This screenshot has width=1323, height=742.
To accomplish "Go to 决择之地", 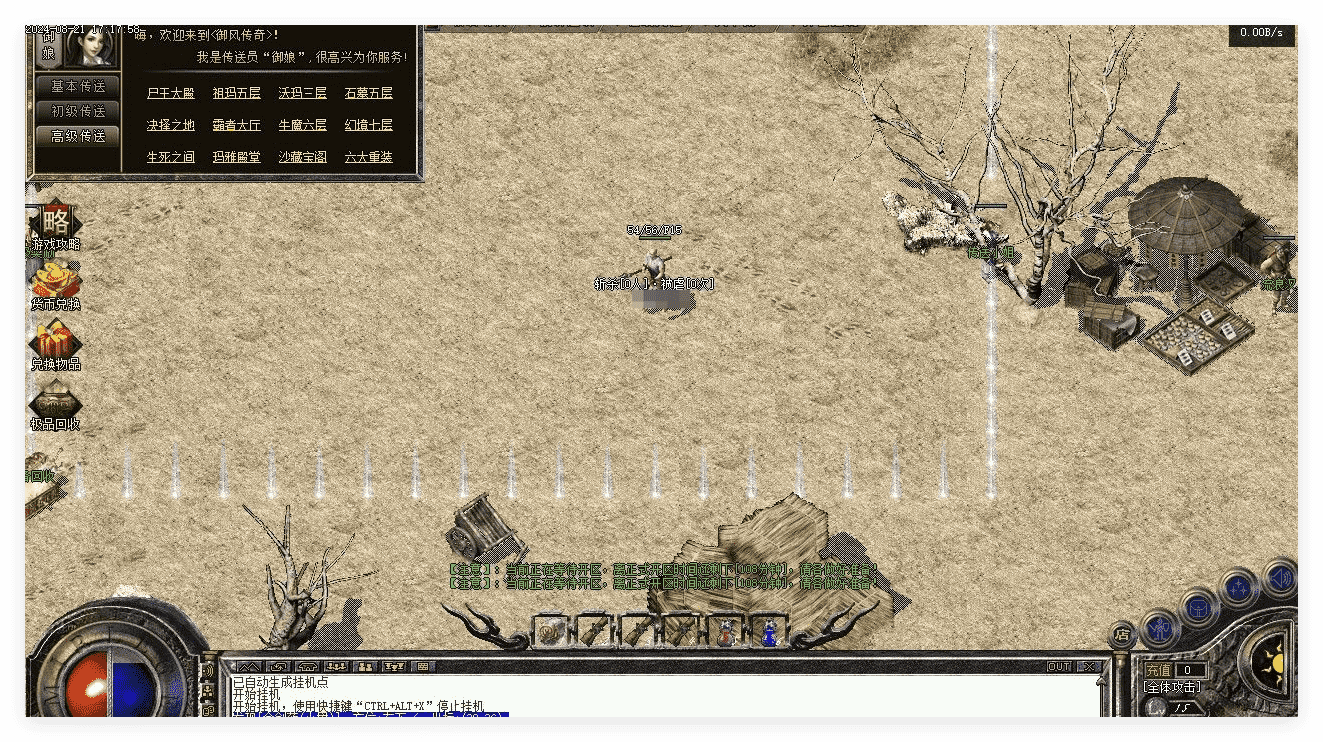I will [170, 125].
